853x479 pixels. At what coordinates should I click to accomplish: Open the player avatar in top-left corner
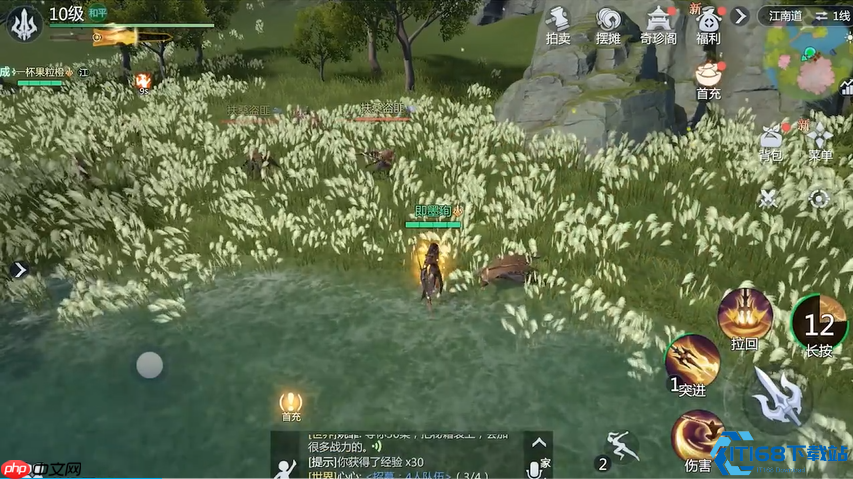(x=24, y=23)
